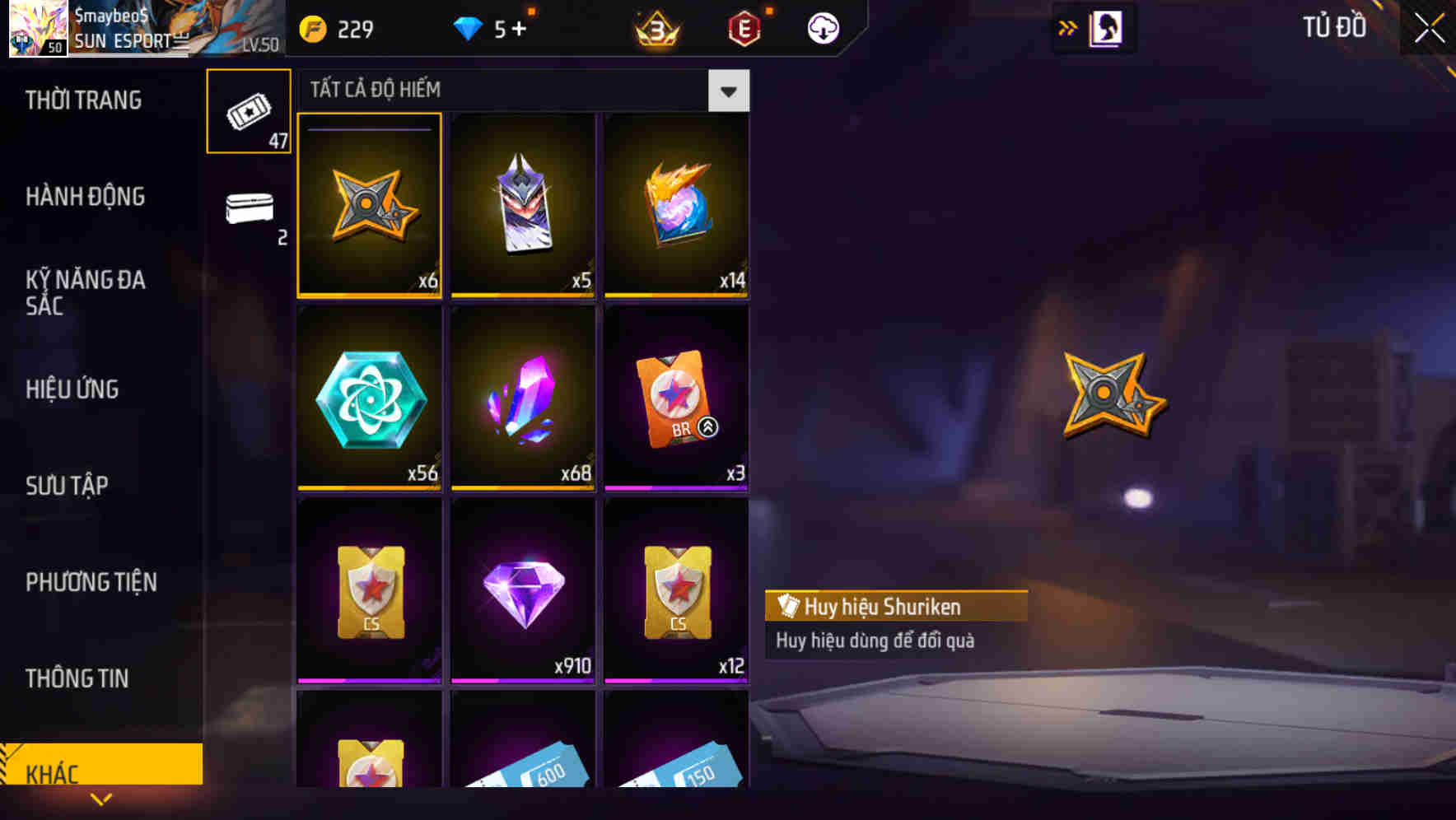The image size is (1456, 820).
Task: Select the Huy hiệu Shuriken badge x6 item
Action: point(369,206)
